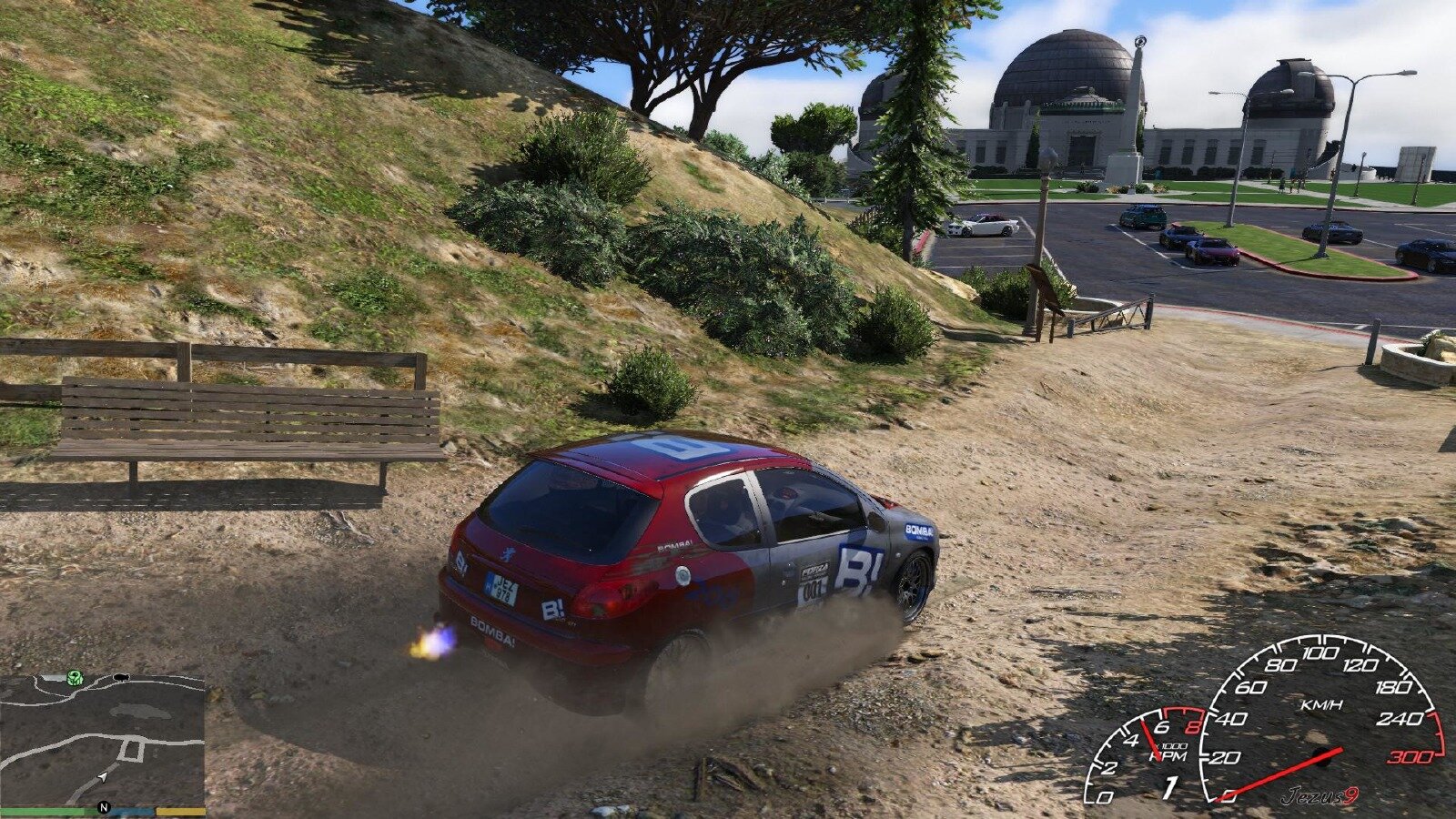Select the green question mark blip
Image resolution: width=1456 pixels, height=819 pixels.
pyautogui.click(x=75, y=677)
